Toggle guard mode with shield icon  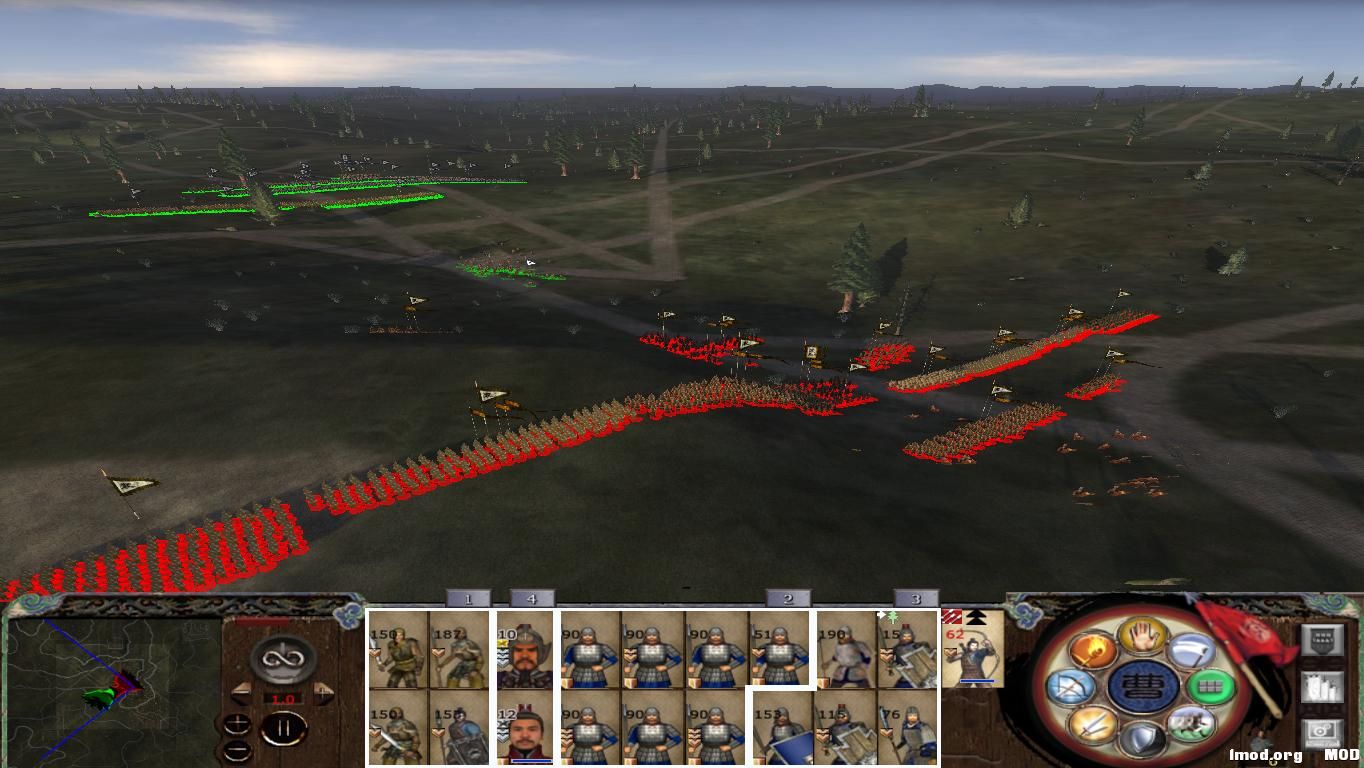pos(1142,736)
